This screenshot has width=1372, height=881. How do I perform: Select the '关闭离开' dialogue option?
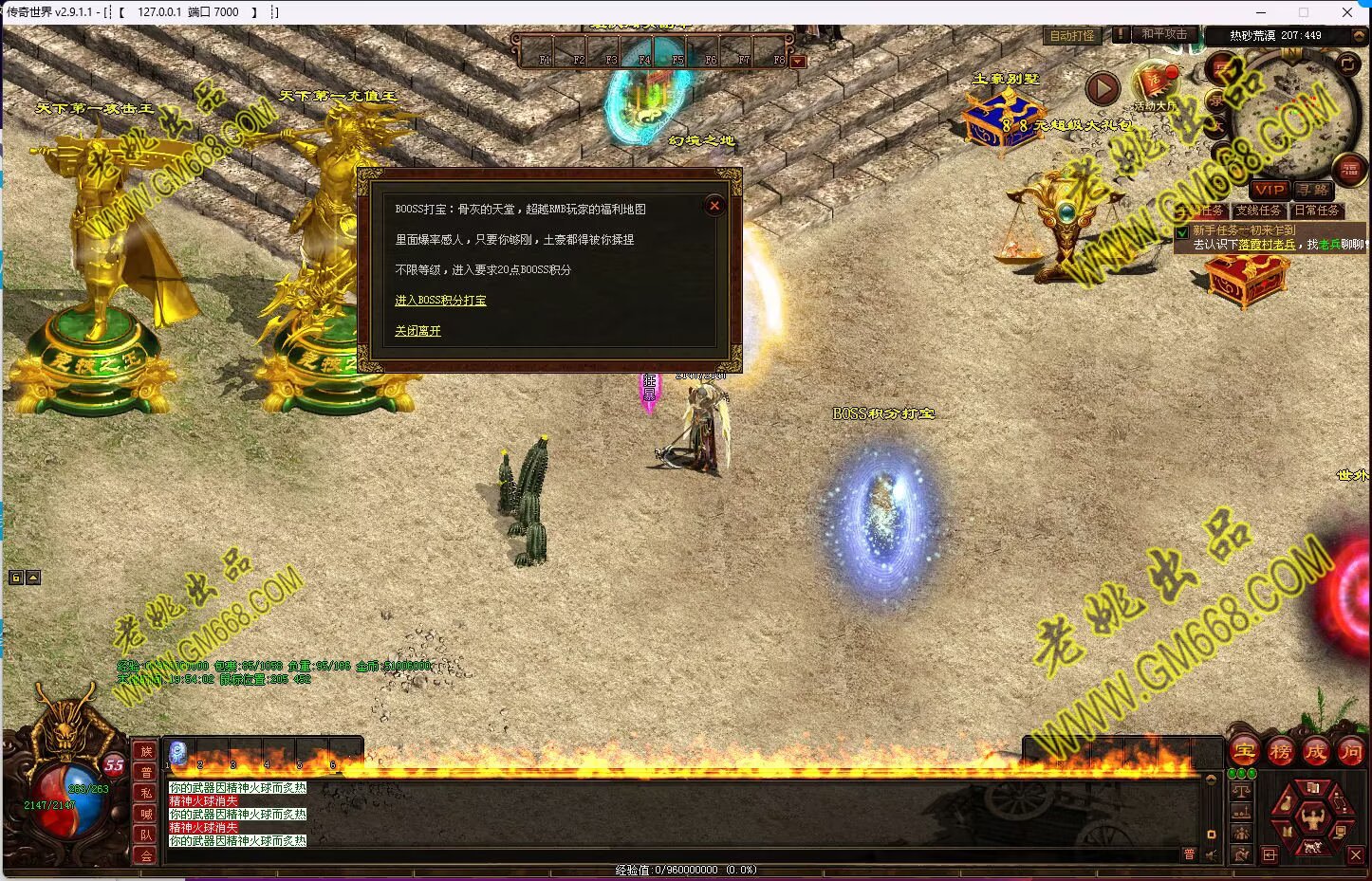click(417, 331)
